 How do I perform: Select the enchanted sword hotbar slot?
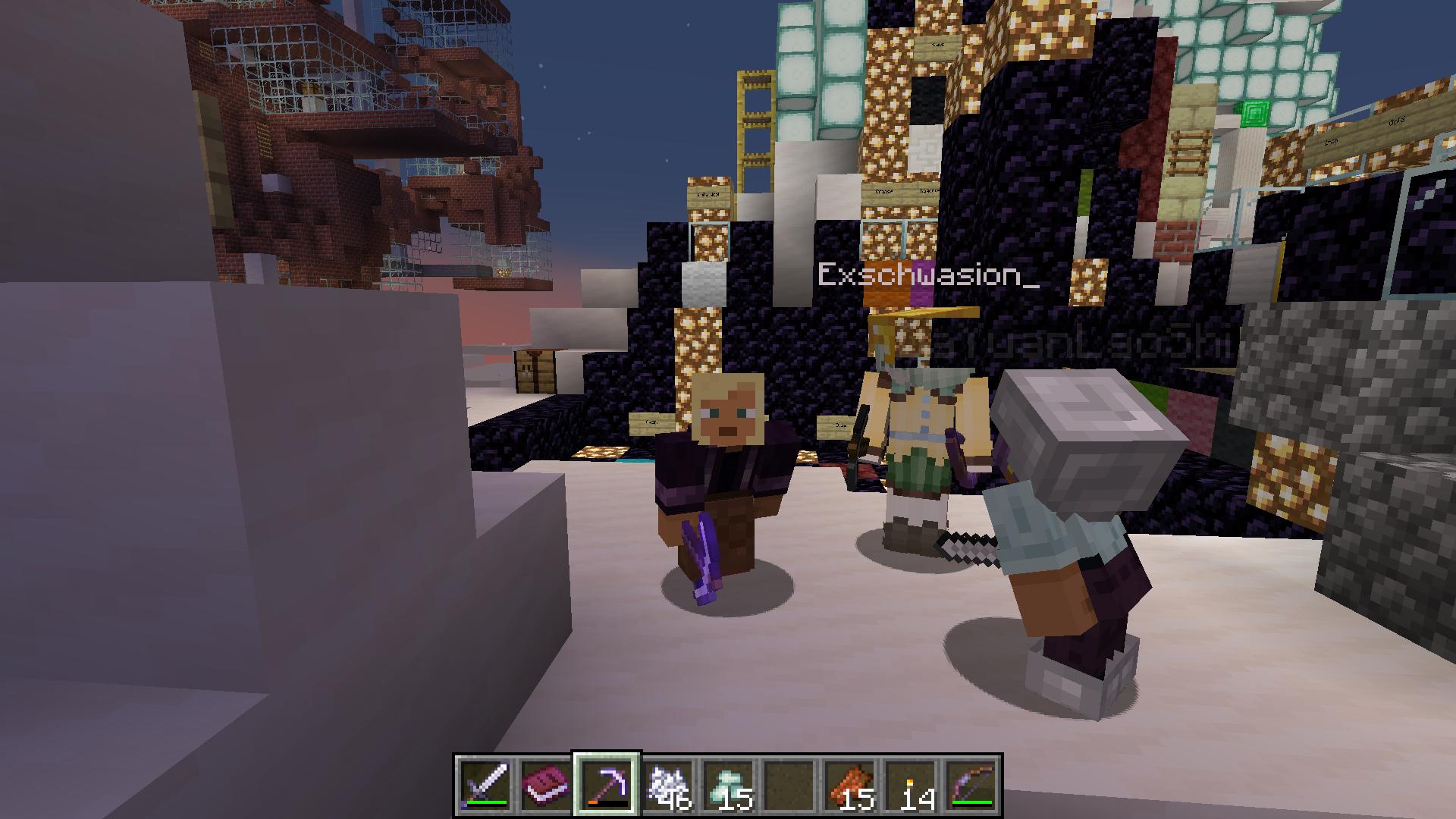click(485, 785)
